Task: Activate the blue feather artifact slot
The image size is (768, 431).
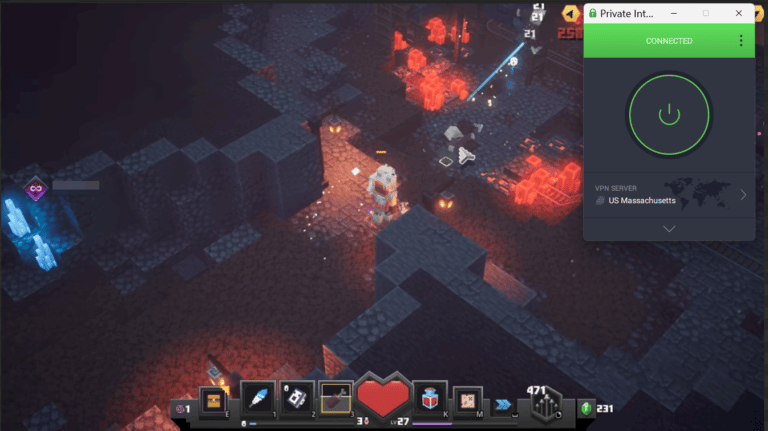Action: [257, 398]
